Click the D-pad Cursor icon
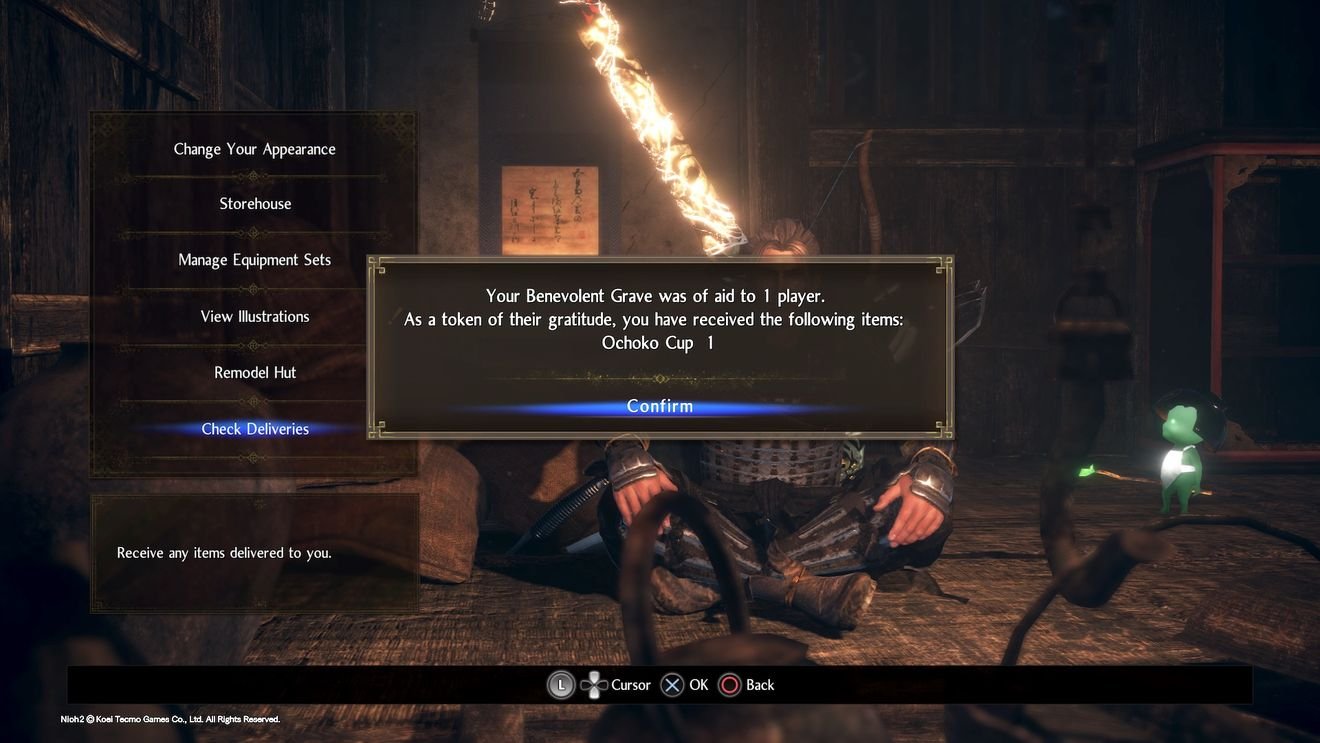Screen dimensions: 1320x743 tap(595, 684)
